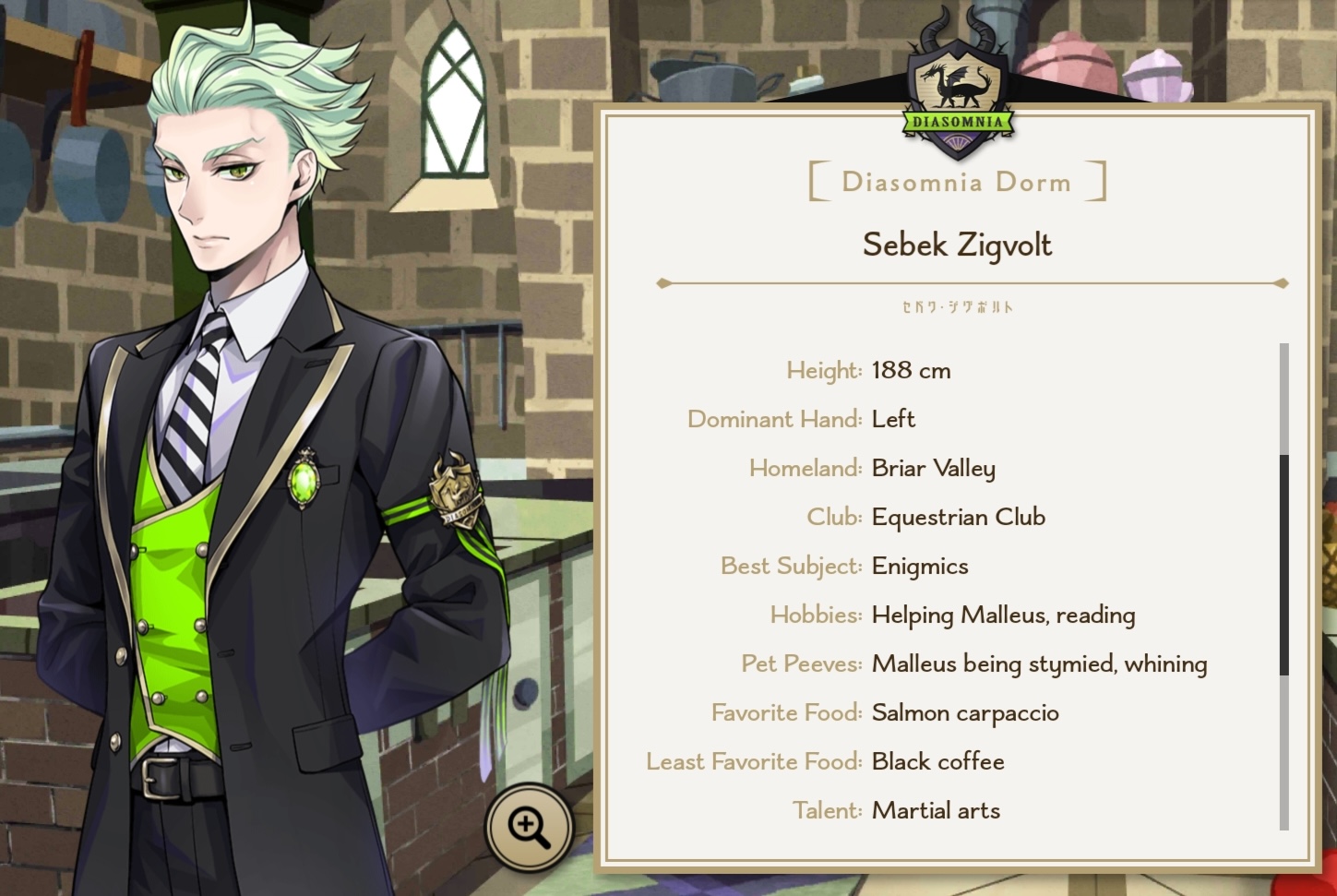Click the name Sebek Zigvolt
This screenshot has height=896, width=1337.
point(956,245)
